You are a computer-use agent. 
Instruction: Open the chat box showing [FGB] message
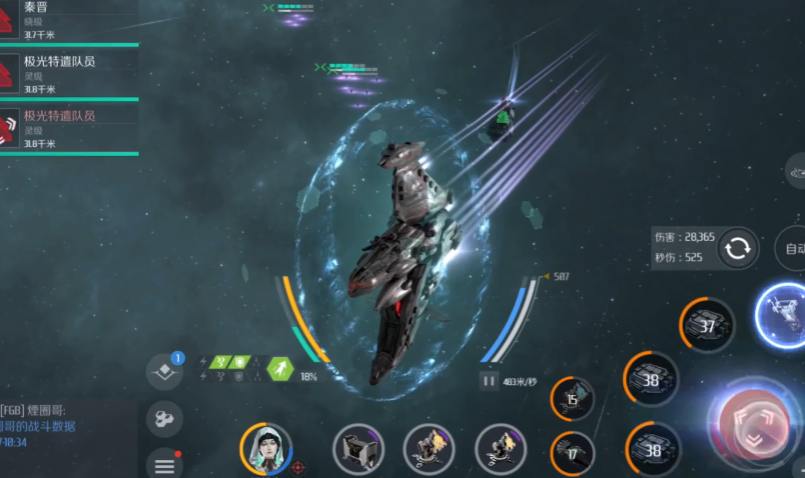point(65,425)
